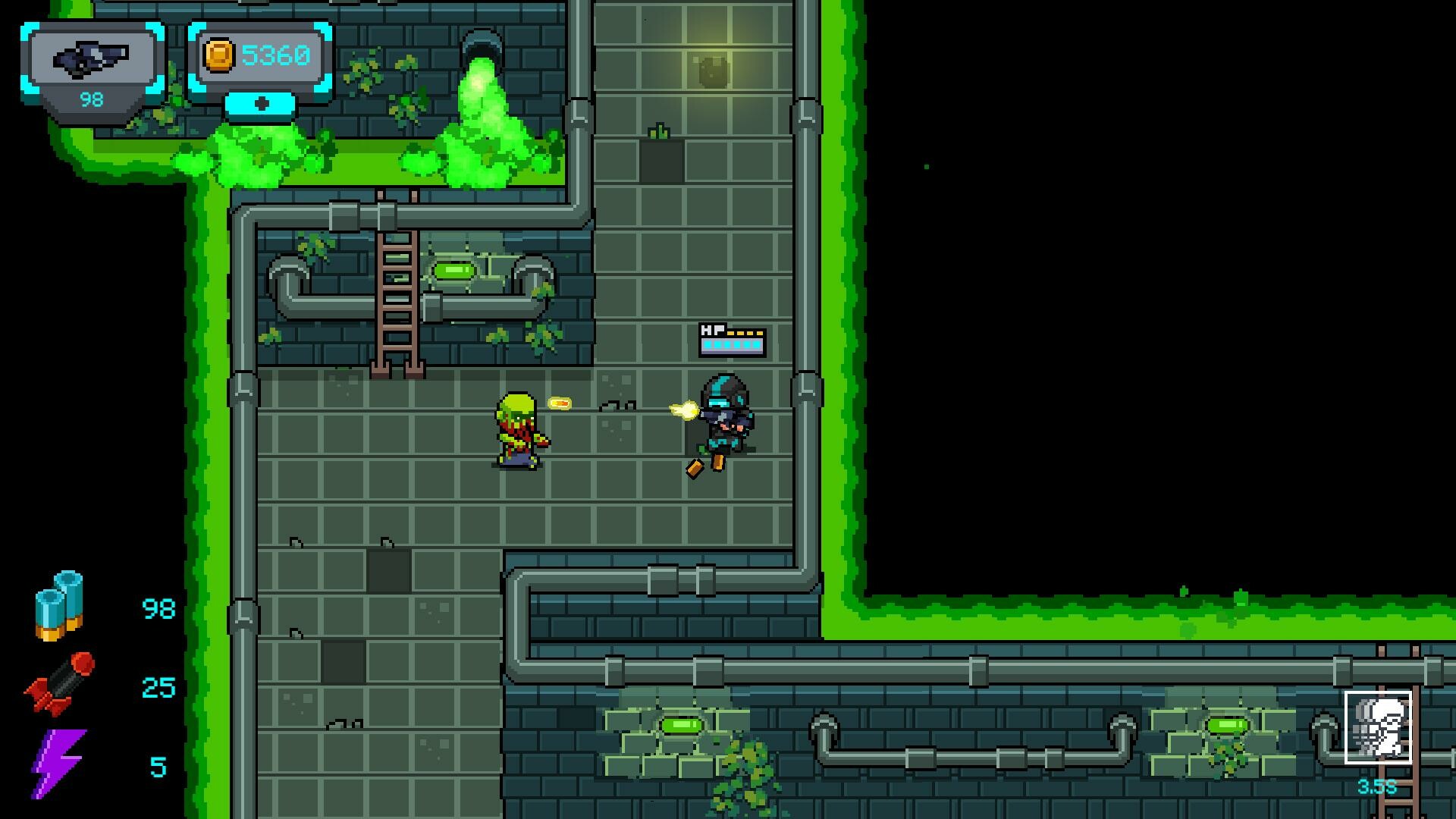The width and height of the screenshot is (1456, 819).
Task: Select the shotgun weapon slot in top-left HUD
Action: 91,57
